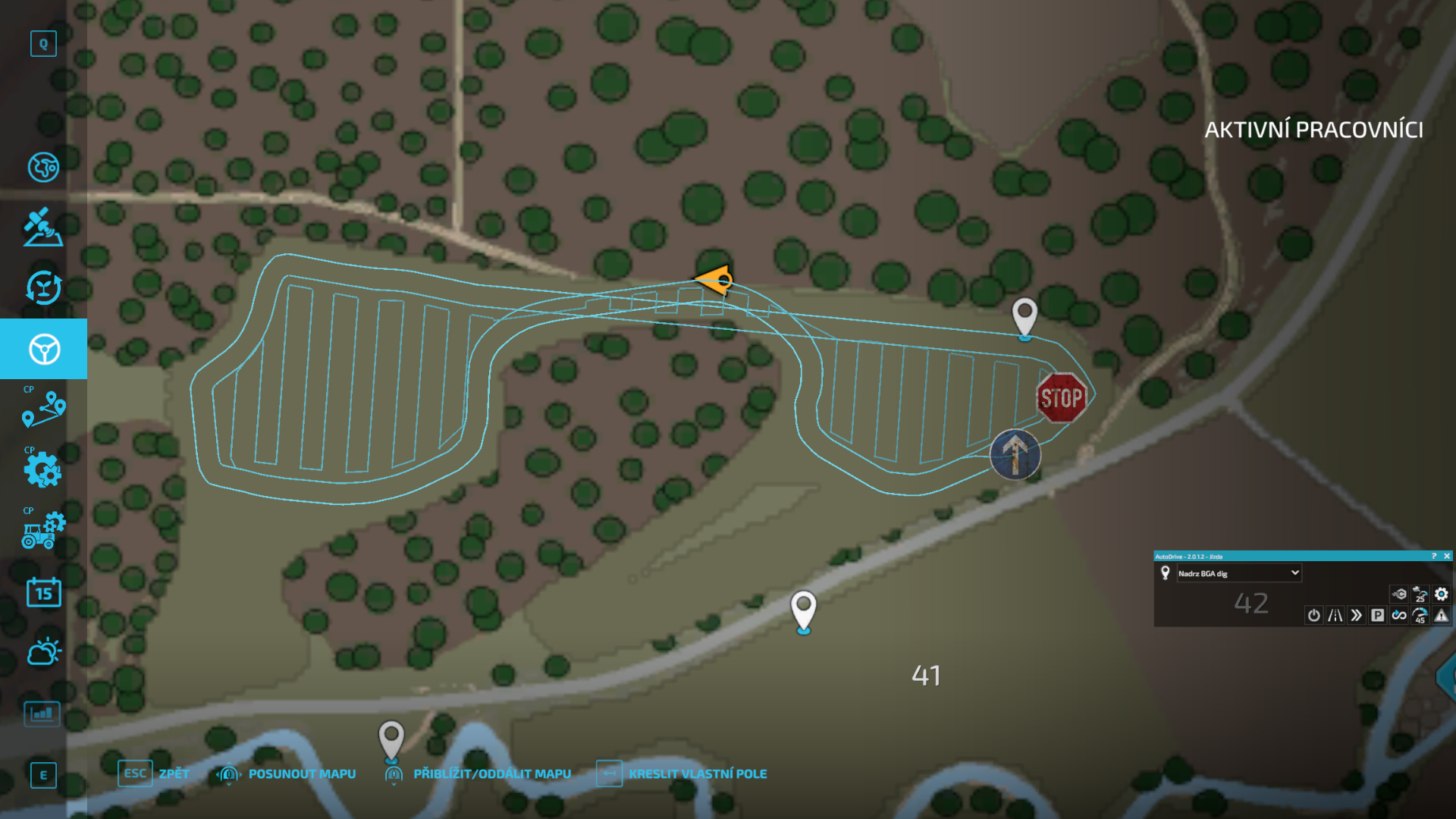Open the Courseplay course generator icon
The image size is (1456, 819).
click(43, 409)
